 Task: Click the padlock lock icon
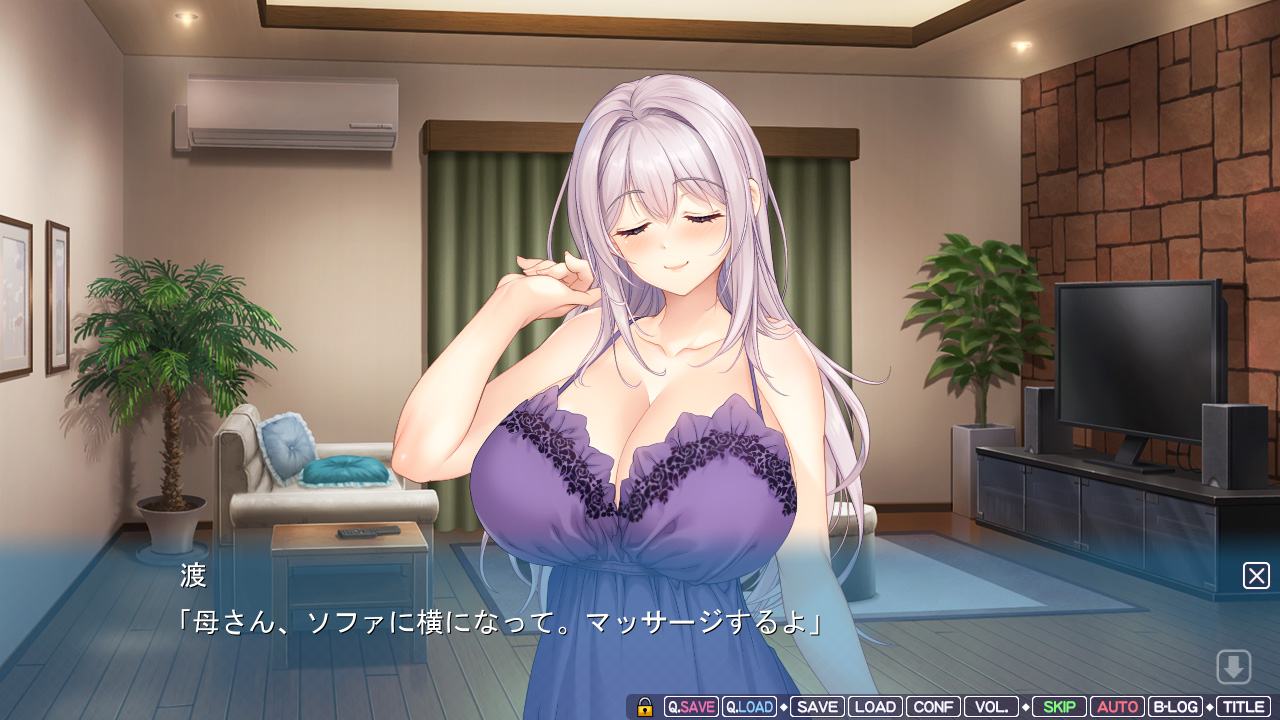[645, 707]
